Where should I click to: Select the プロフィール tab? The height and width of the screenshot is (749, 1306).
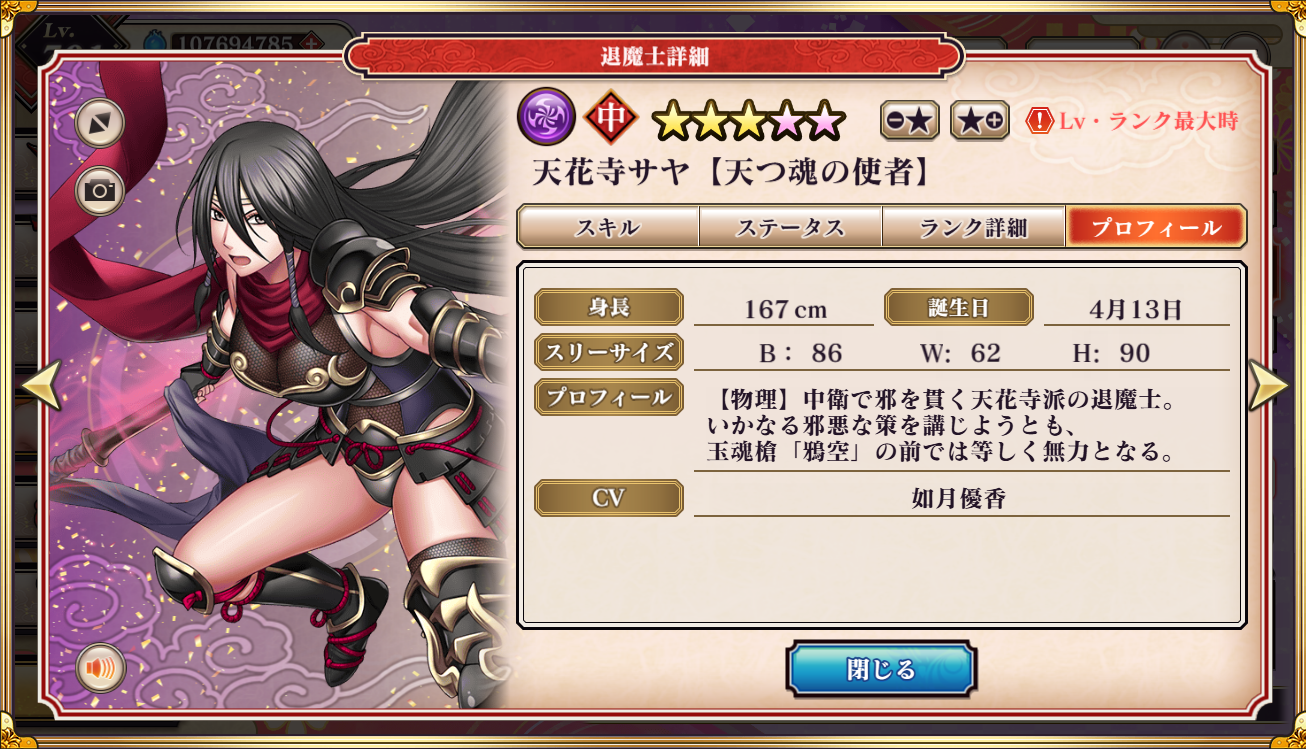[x=1155, y=227]
